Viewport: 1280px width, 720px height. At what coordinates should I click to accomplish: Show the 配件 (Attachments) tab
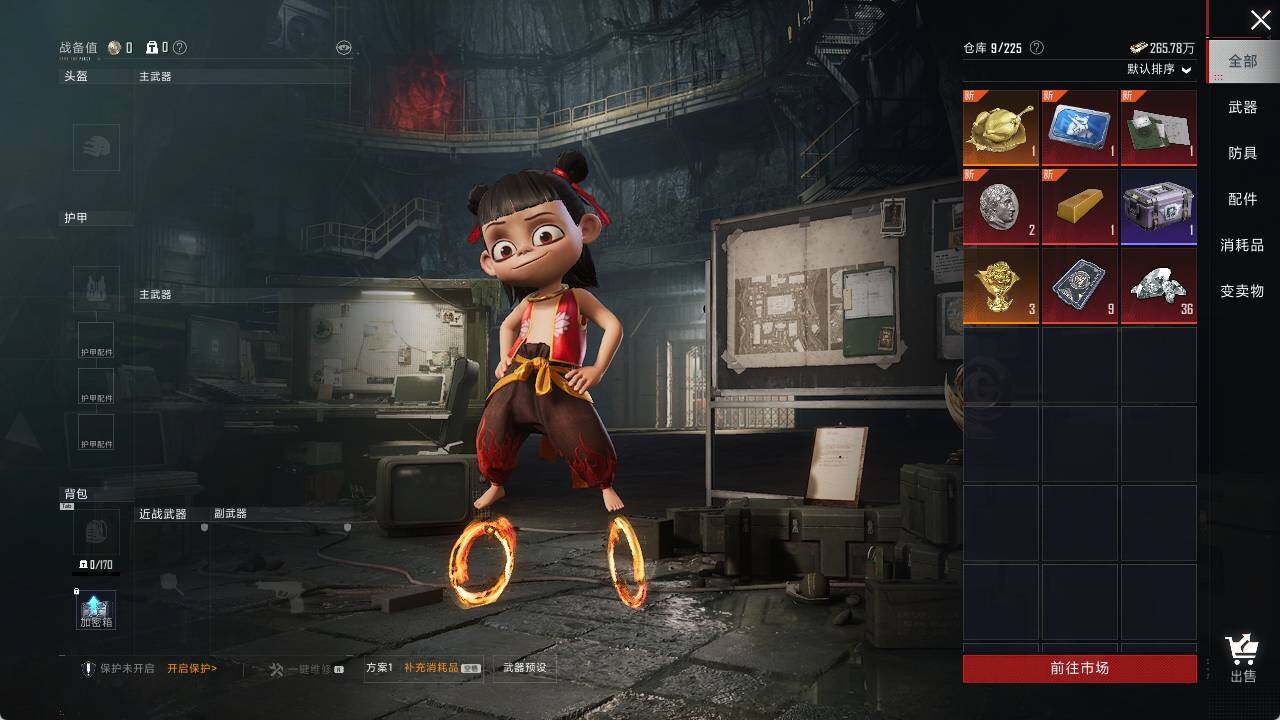point(1243,199)
